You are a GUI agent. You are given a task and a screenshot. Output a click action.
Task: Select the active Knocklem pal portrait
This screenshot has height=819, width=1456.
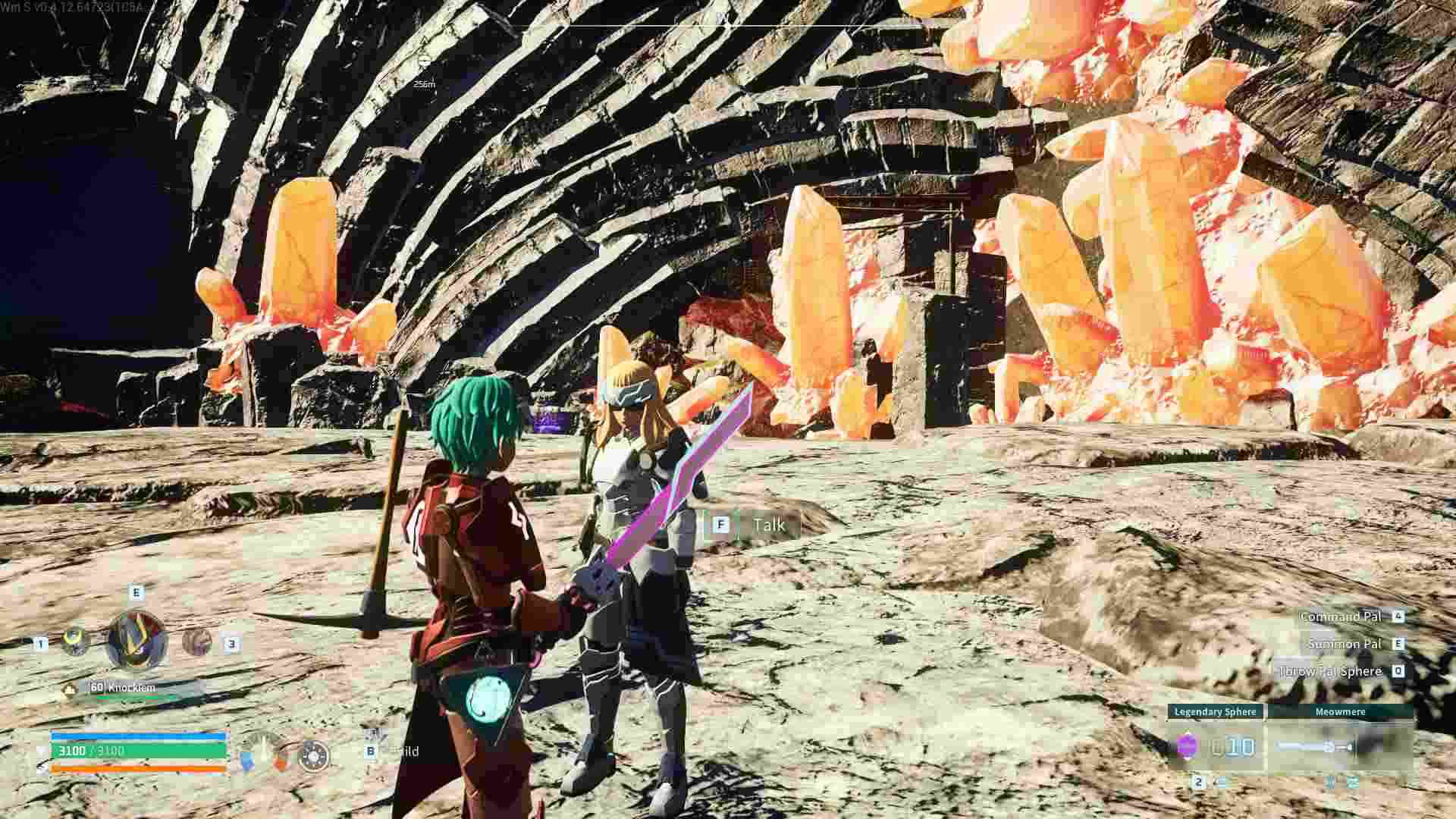coord(136,641)
